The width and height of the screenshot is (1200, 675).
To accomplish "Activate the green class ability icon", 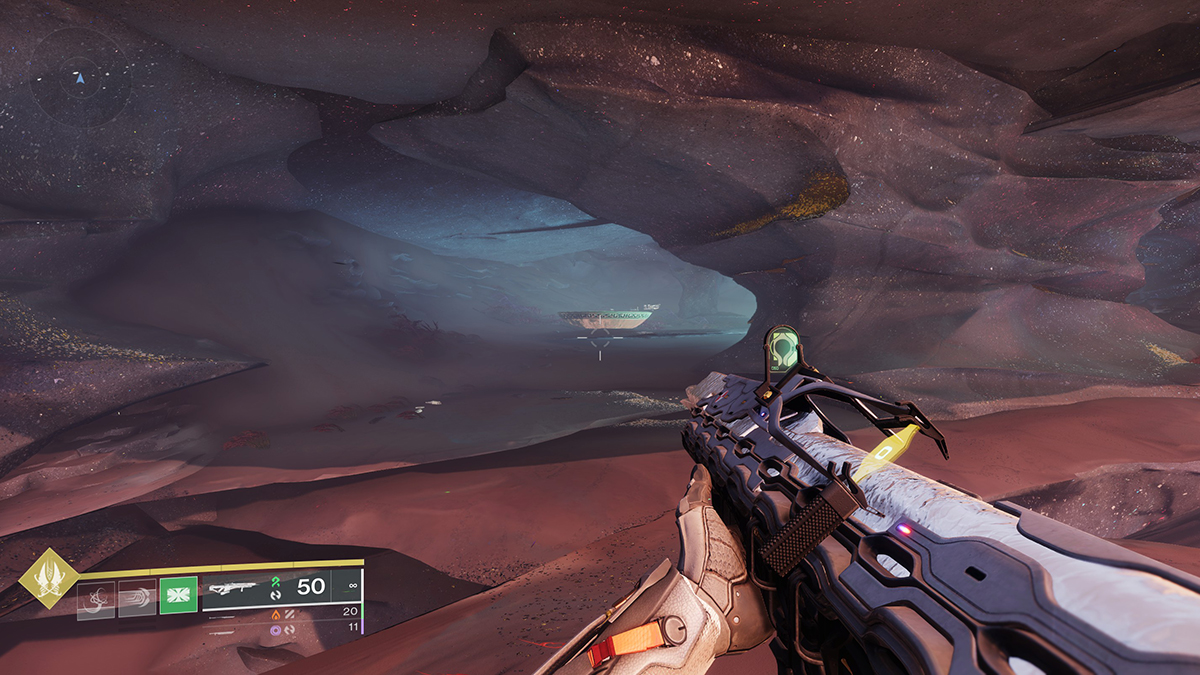I will [178, 599].
